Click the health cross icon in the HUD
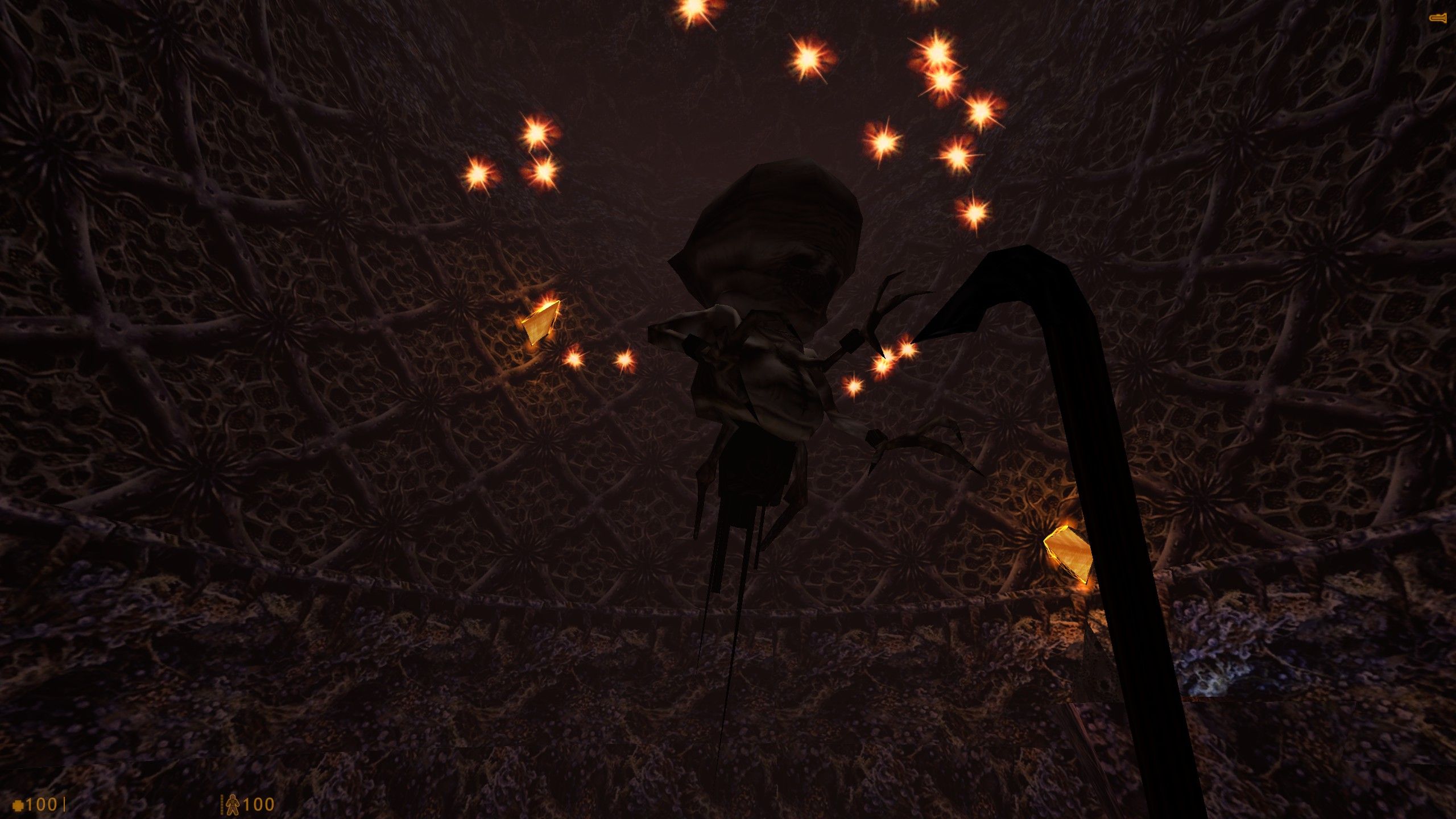 19,806
